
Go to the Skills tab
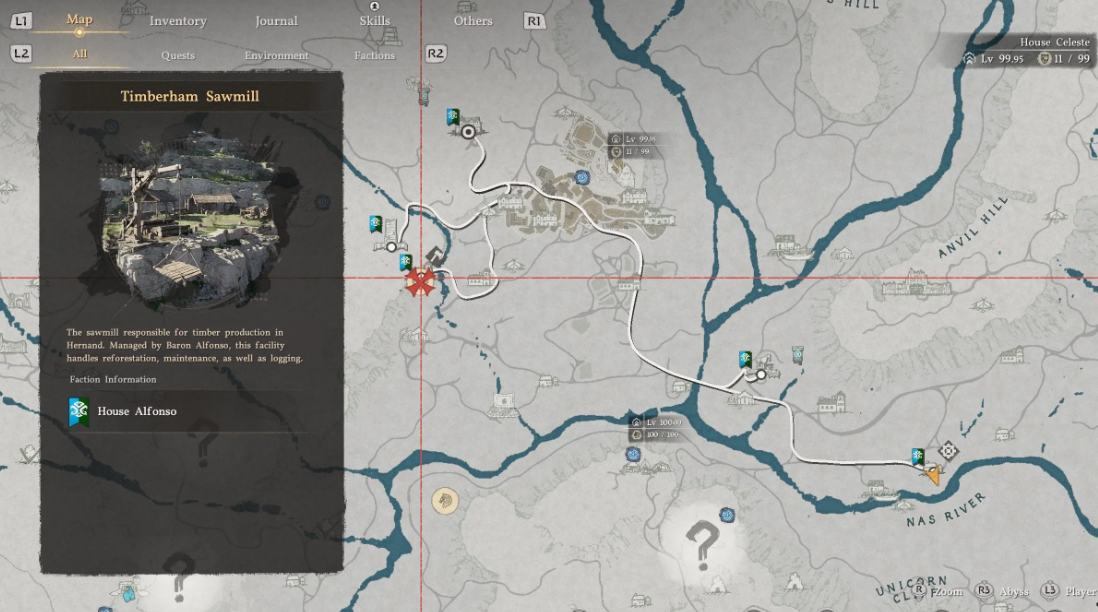click(375, 21)
